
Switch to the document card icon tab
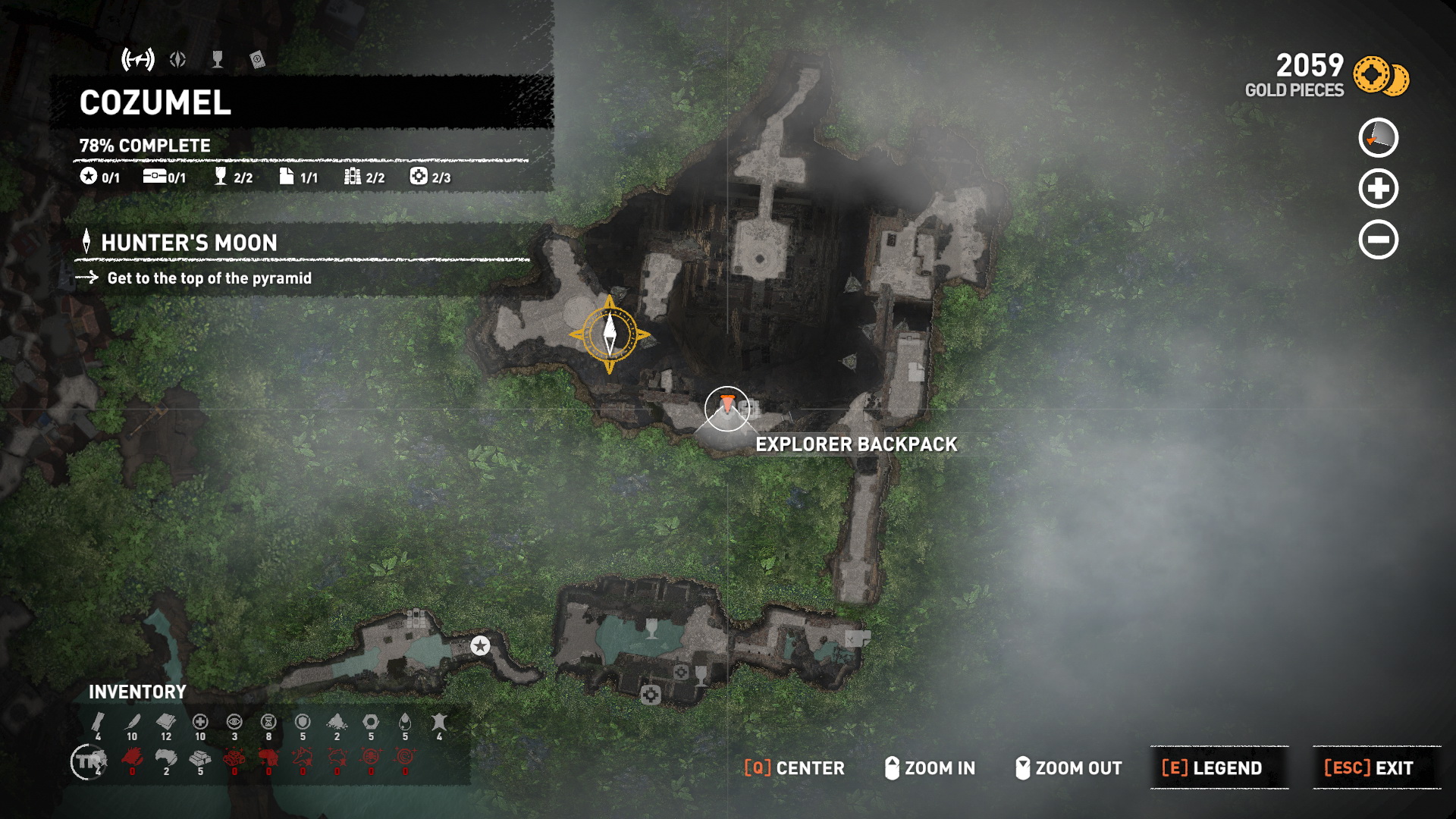[257, 59]
